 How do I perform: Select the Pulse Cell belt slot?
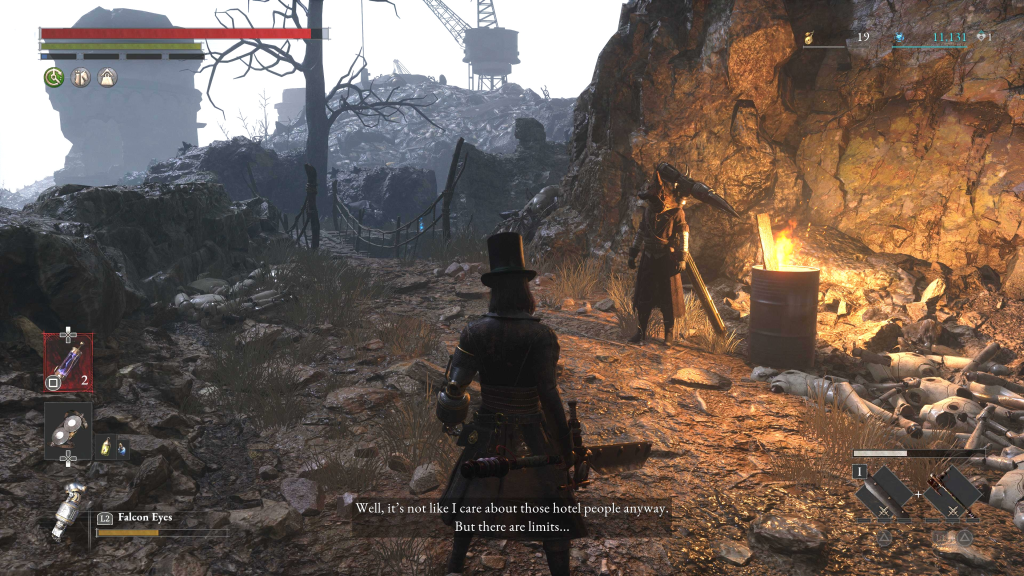[x=68, y=360]
